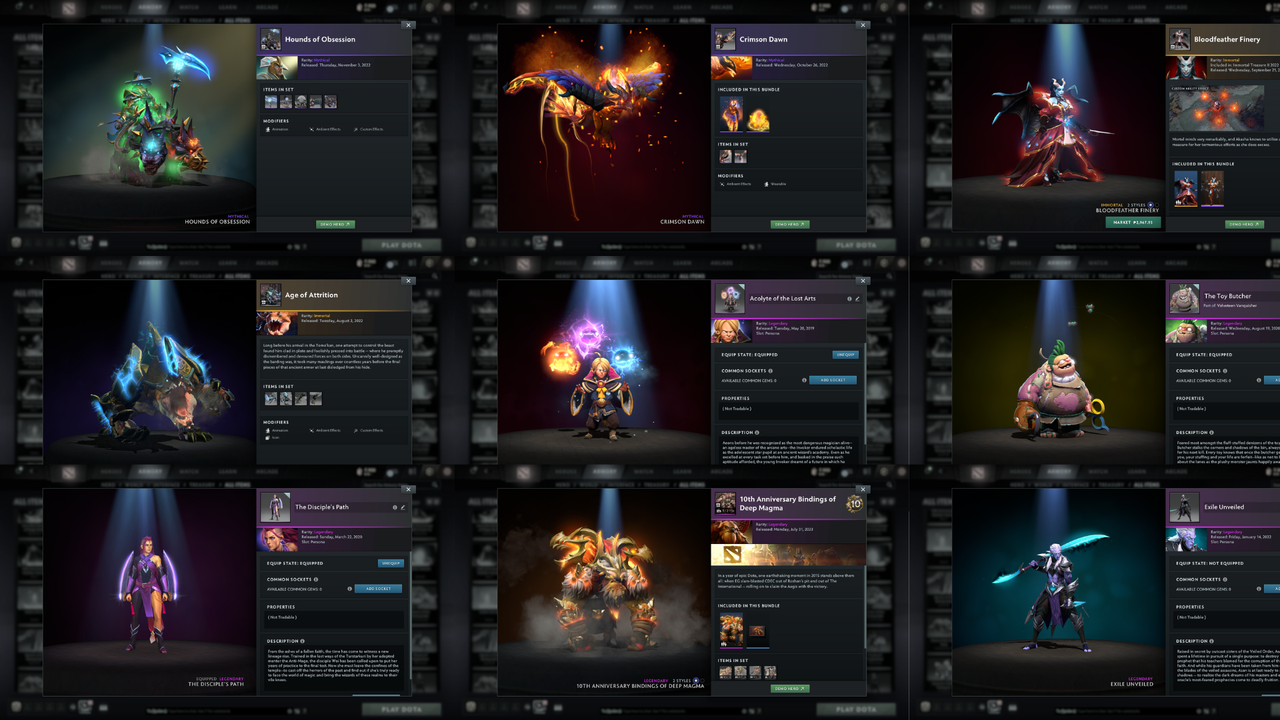Click the edit pencil icon beside Acolyte of the Lost Arts
The height and width of the screenshot is (720, 1280).
pos(858,299)
